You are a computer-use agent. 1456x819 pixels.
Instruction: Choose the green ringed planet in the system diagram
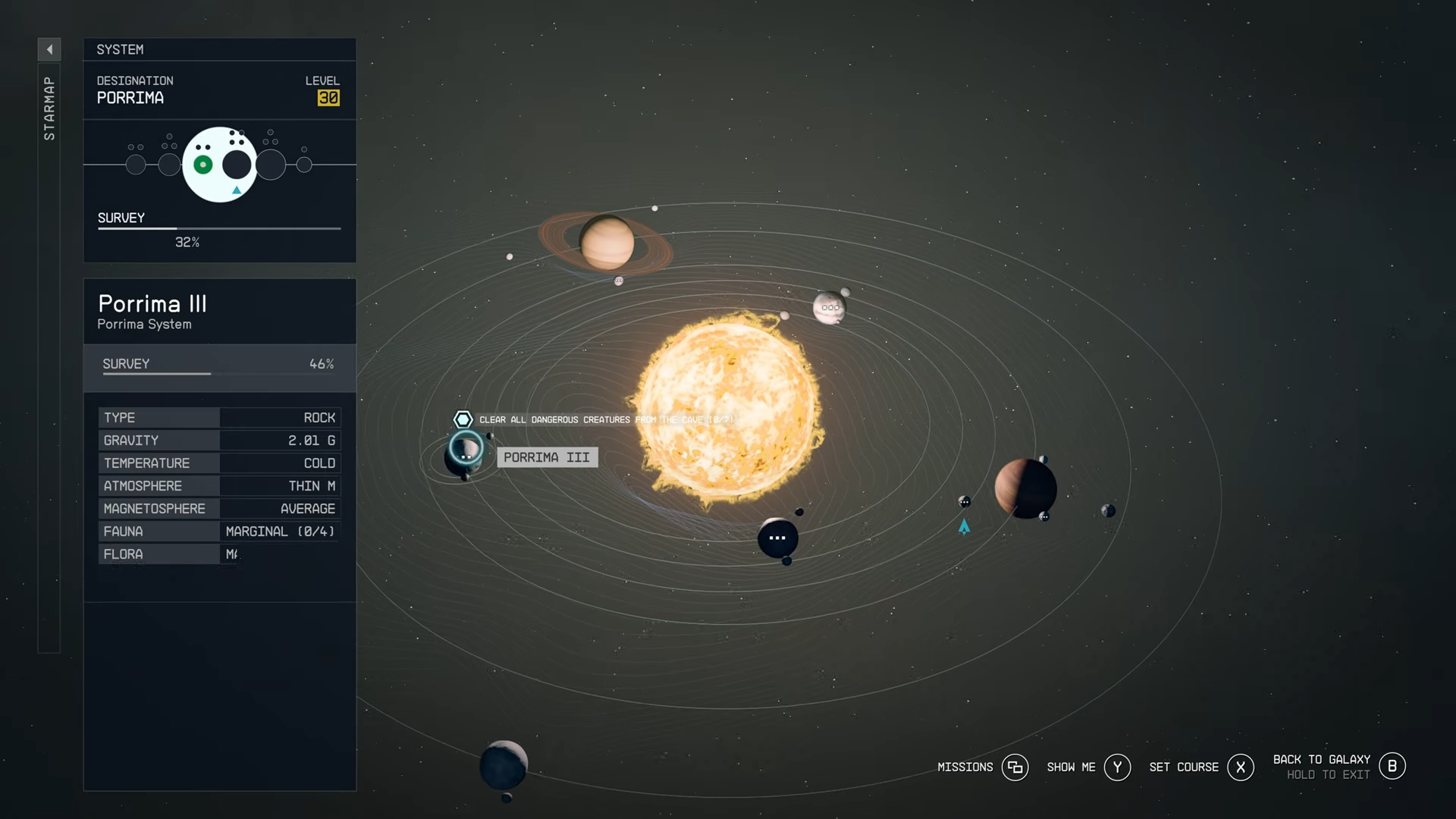tap(203, 165)
